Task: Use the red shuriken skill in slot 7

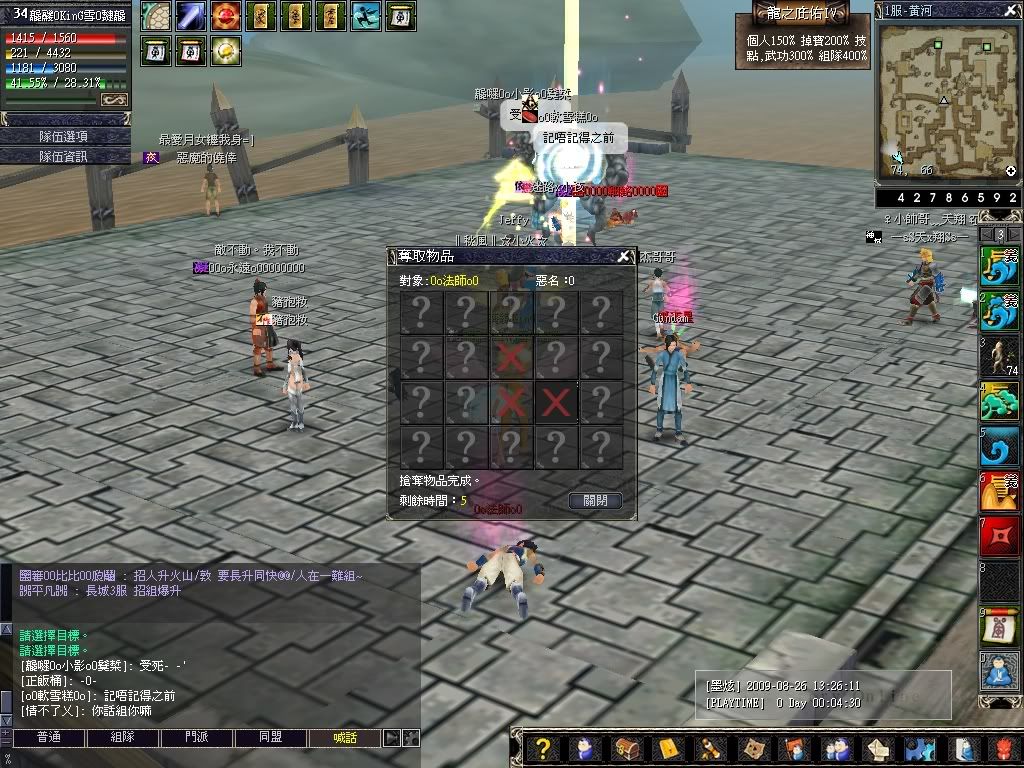Action: pos(1000,536)
